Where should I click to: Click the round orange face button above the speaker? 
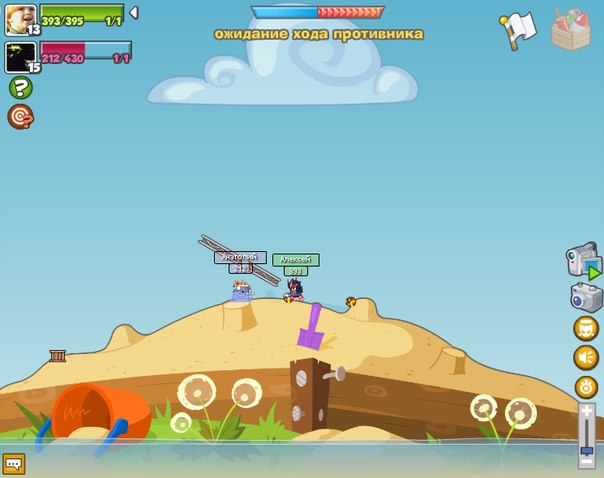(x=586, y=328)
